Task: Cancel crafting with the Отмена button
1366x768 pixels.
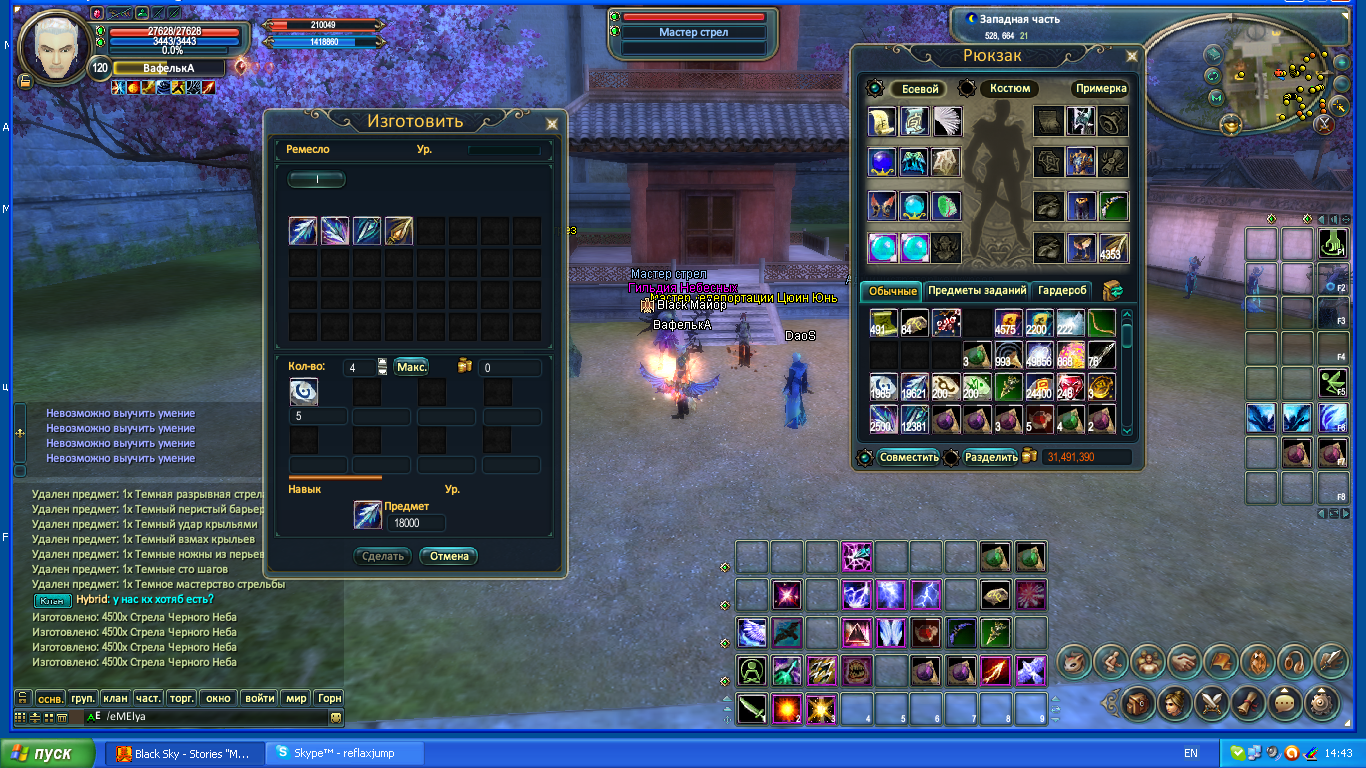Action: [448, 556]
